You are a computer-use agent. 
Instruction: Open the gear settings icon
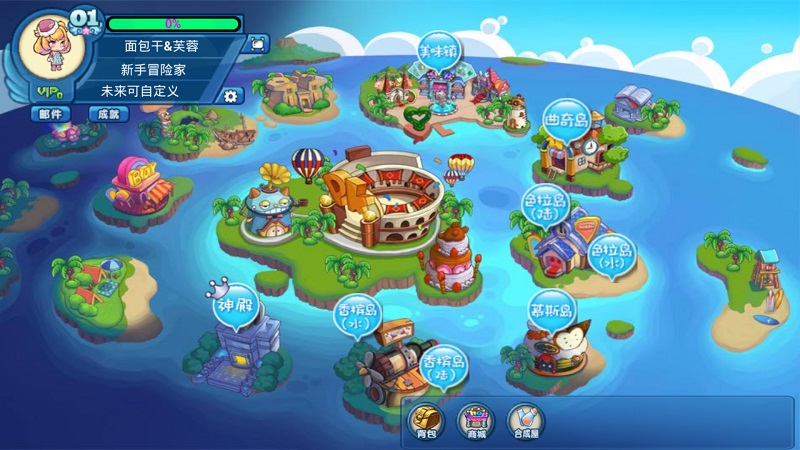[x=231, y=96]
